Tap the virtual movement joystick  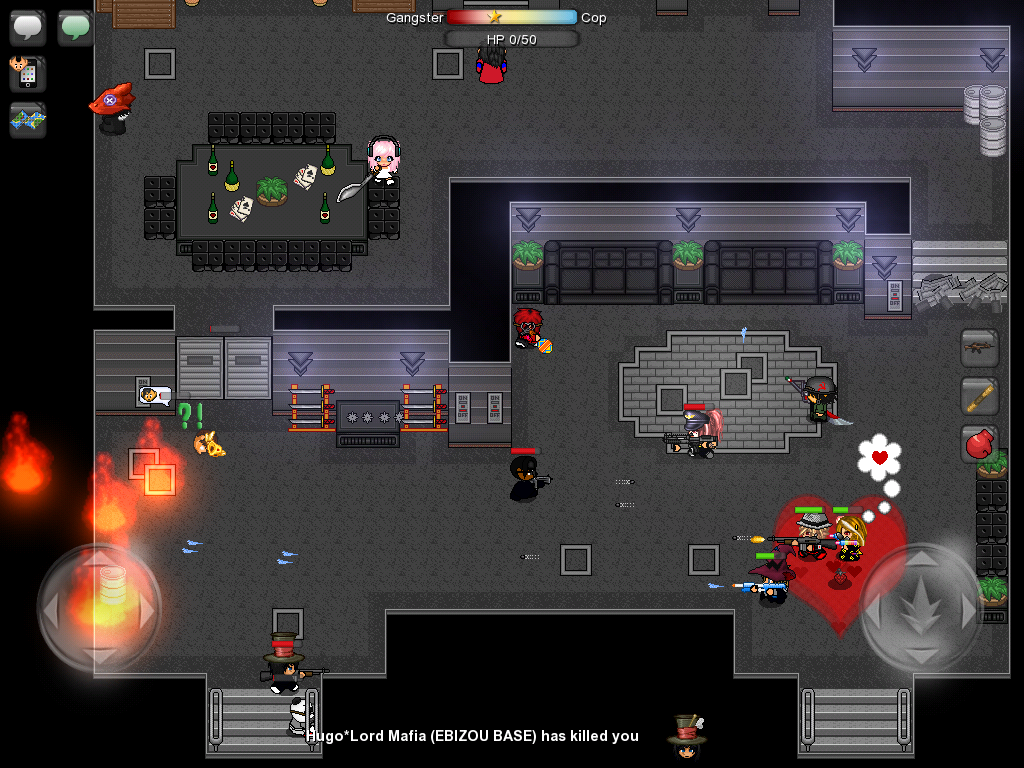click(x=98, y=607)
